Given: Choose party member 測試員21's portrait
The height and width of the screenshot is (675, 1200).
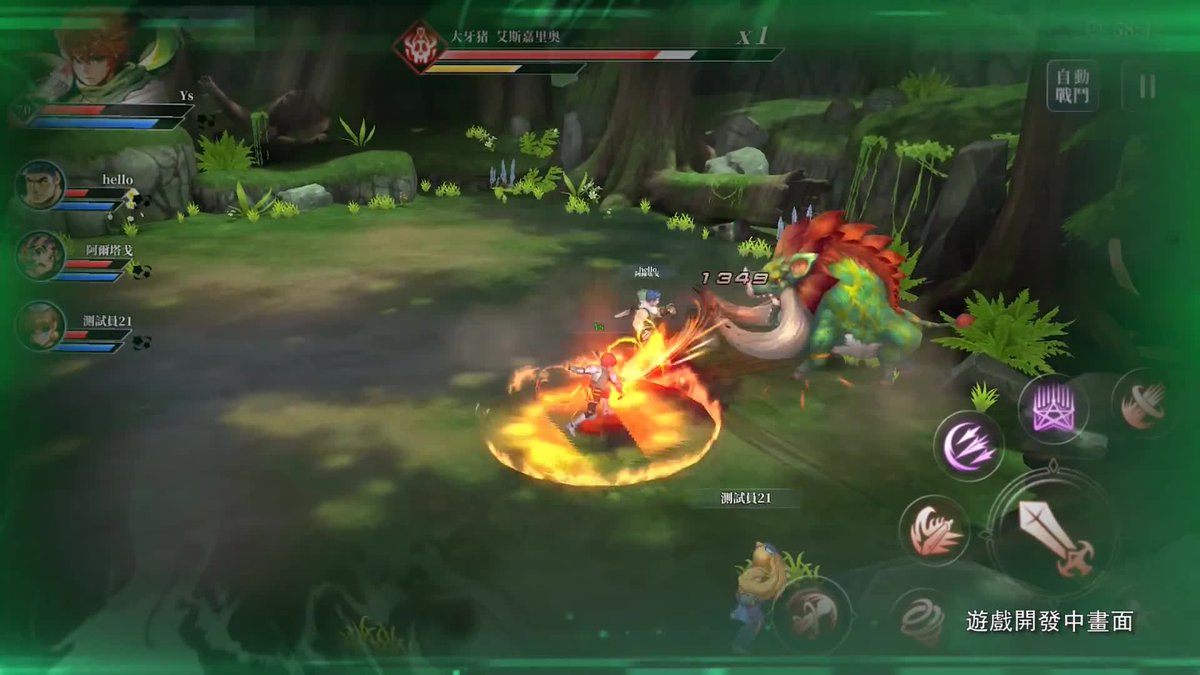Looking at the screenshot, I should (41, 327).
